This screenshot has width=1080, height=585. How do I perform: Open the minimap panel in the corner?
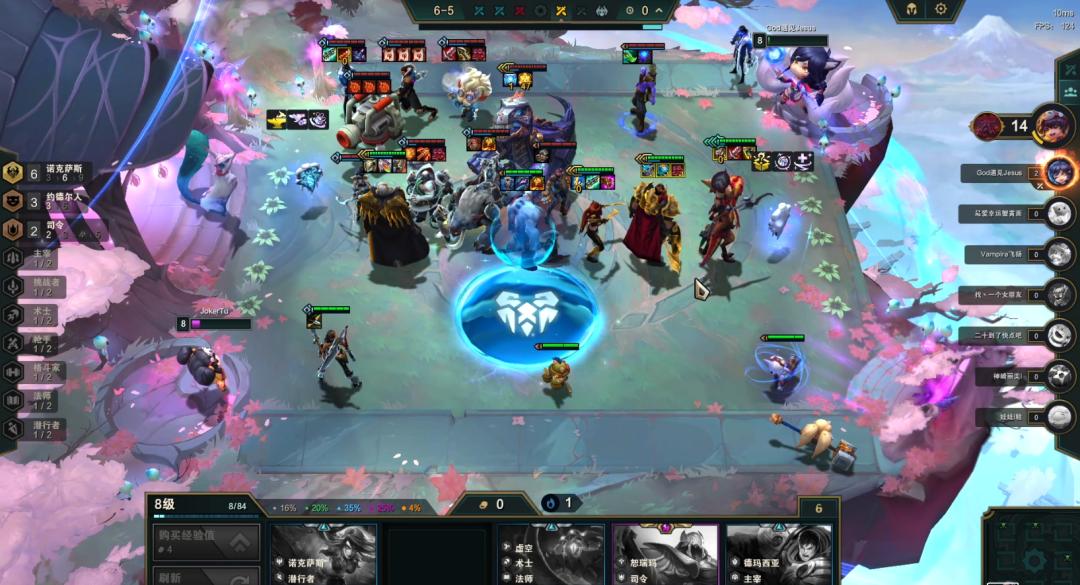pyautogui.click(x=1029, y=547)
